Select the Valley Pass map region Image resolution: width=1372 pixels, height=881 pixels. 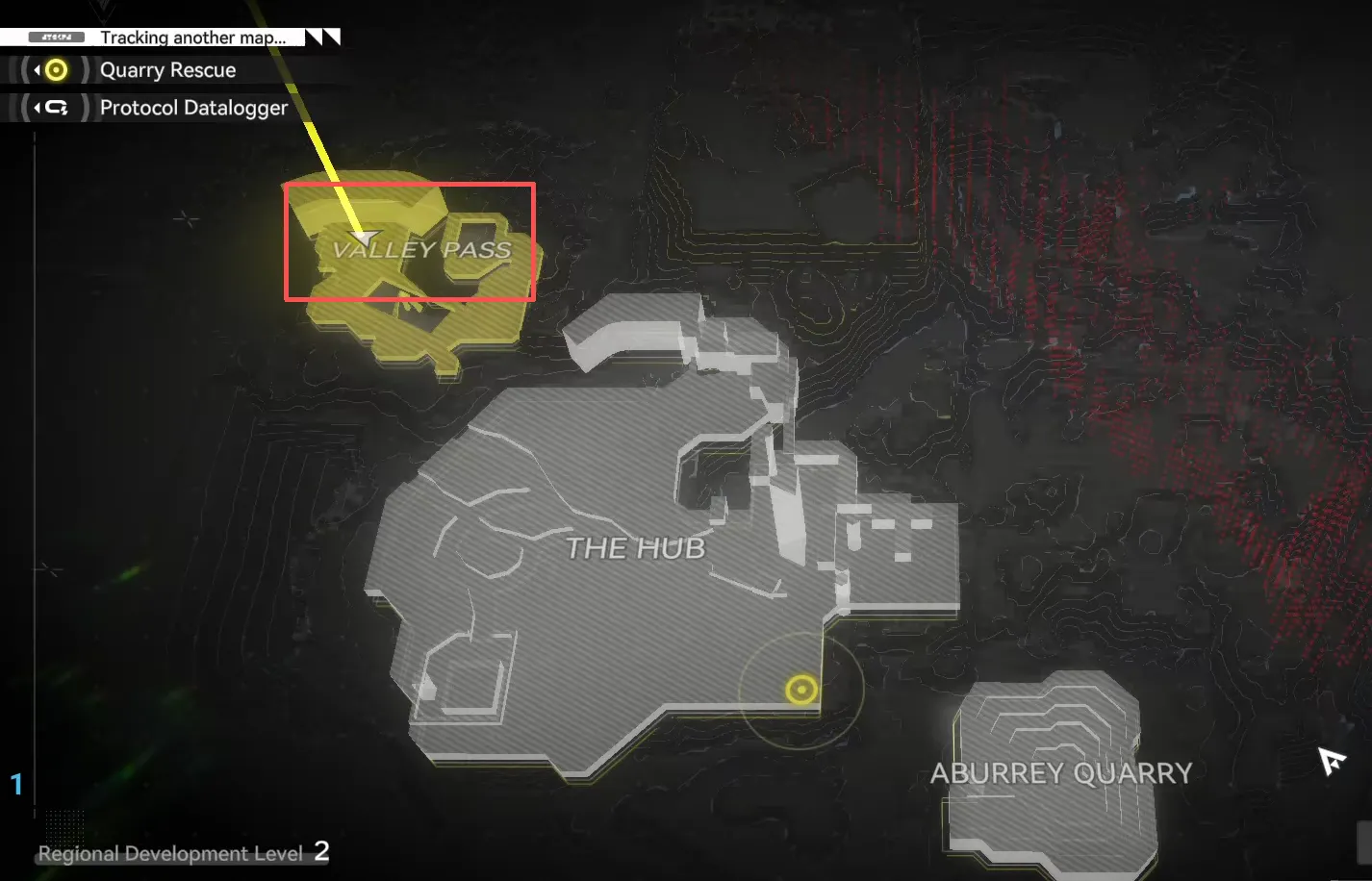[420, 250]
